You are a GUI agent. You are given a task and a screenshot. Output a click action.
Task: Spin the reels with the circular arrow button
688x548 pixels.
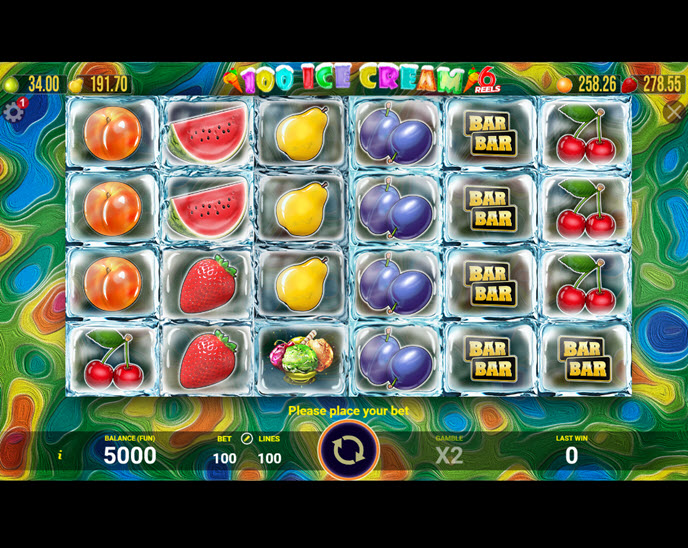coord(348,450)
